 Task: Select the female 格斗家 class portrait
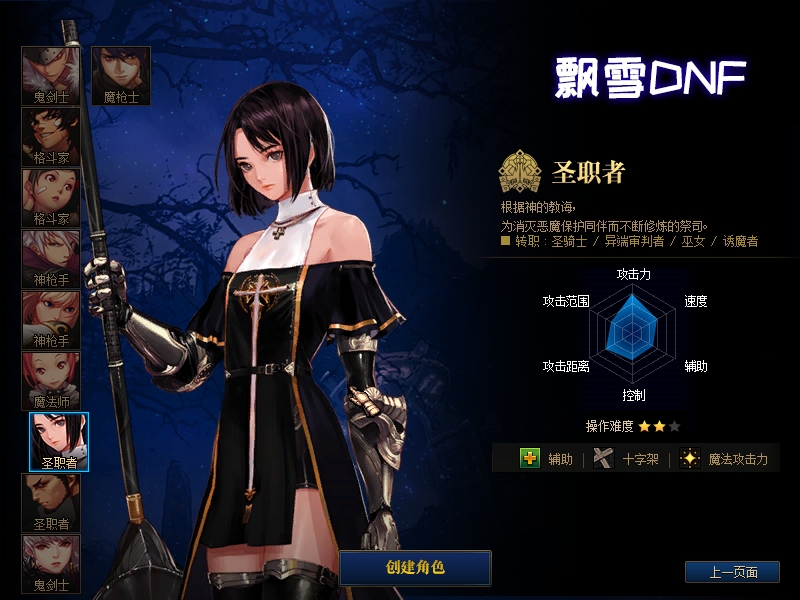(x=51, y=197)
